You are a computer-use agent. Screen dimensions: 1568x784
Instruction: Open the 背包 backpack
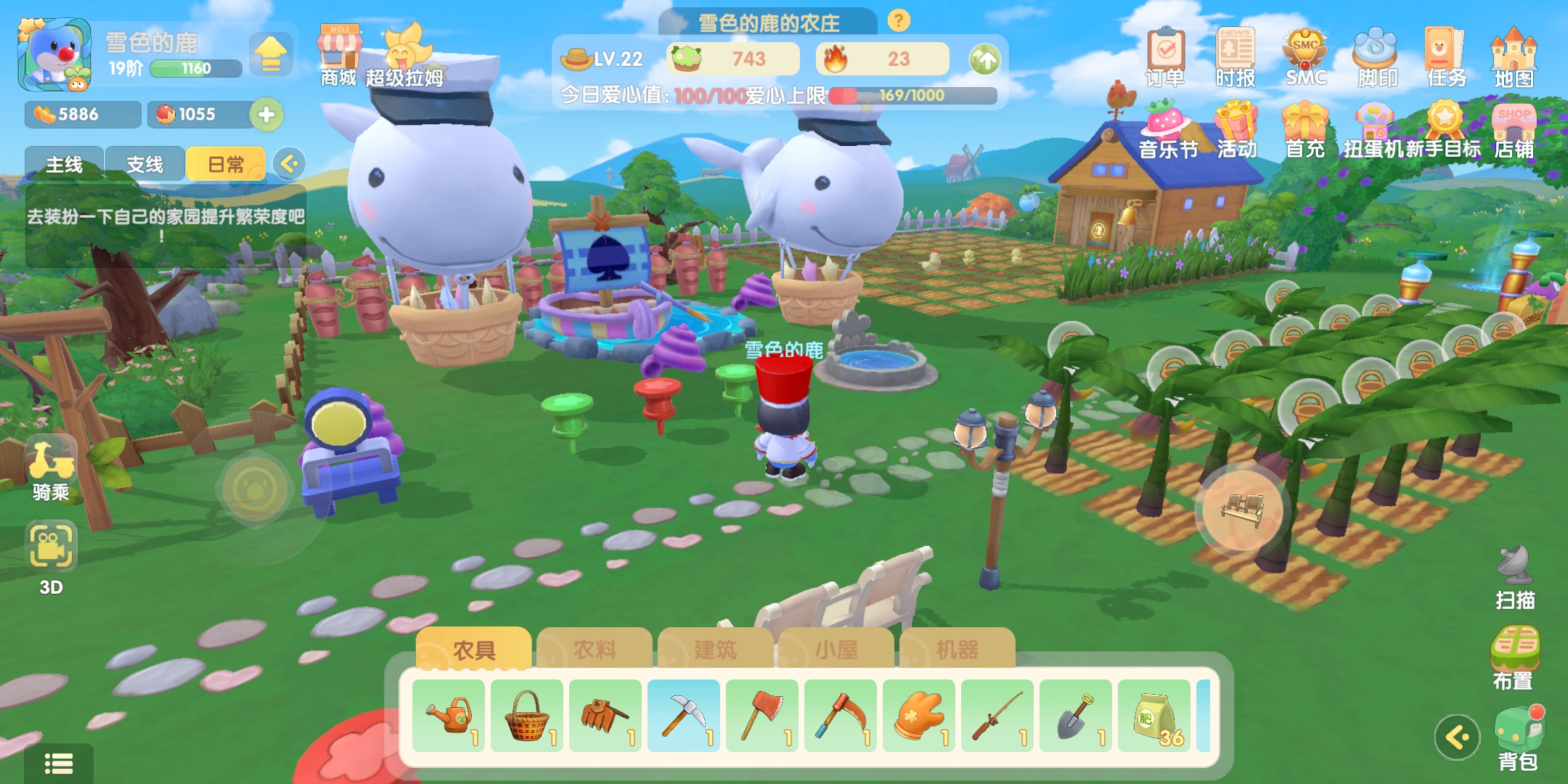[1519, 738]
